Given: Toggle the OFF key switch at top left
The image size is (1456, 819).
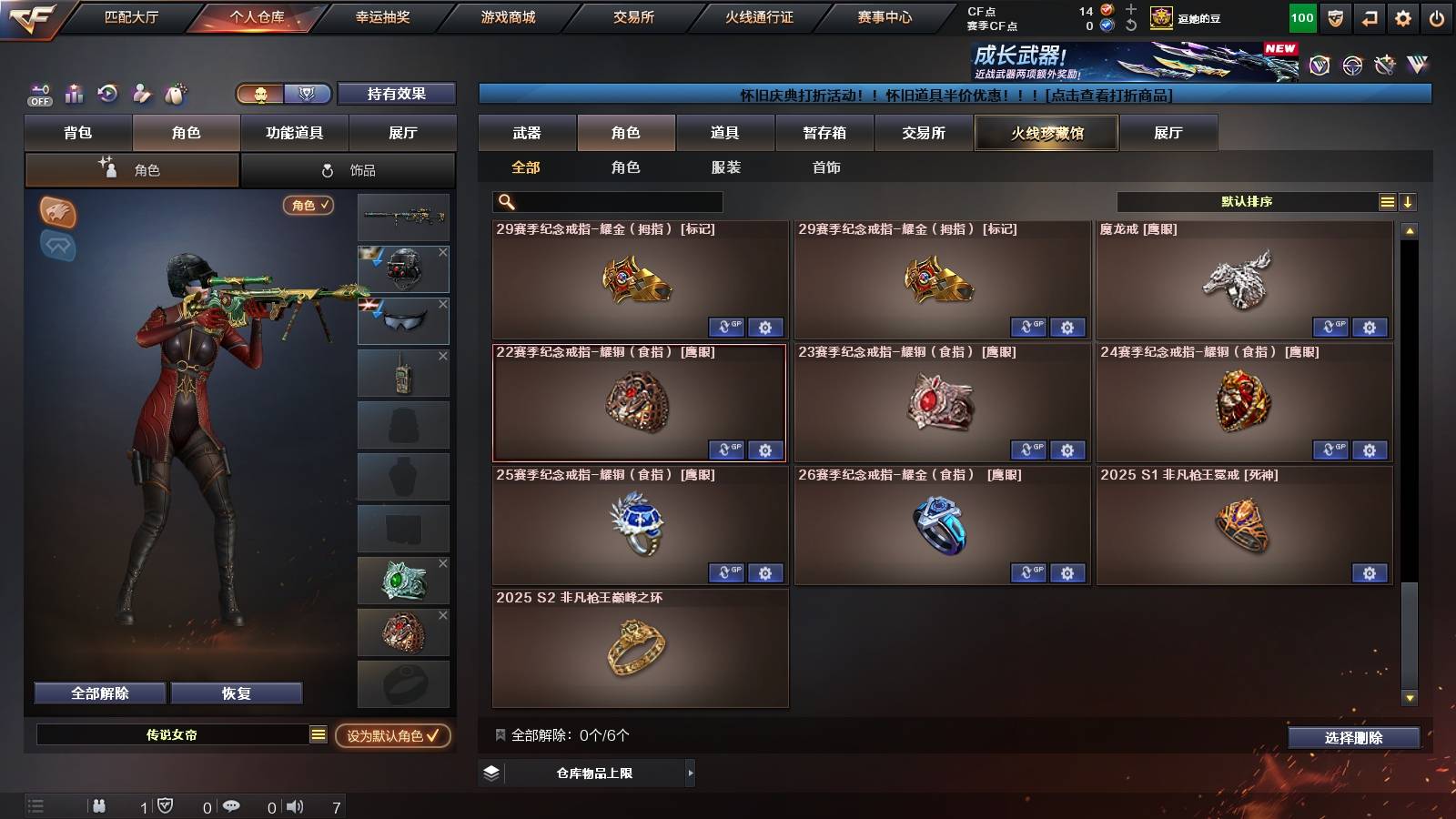Looking at the screenshot, I should tap(38, 94).
